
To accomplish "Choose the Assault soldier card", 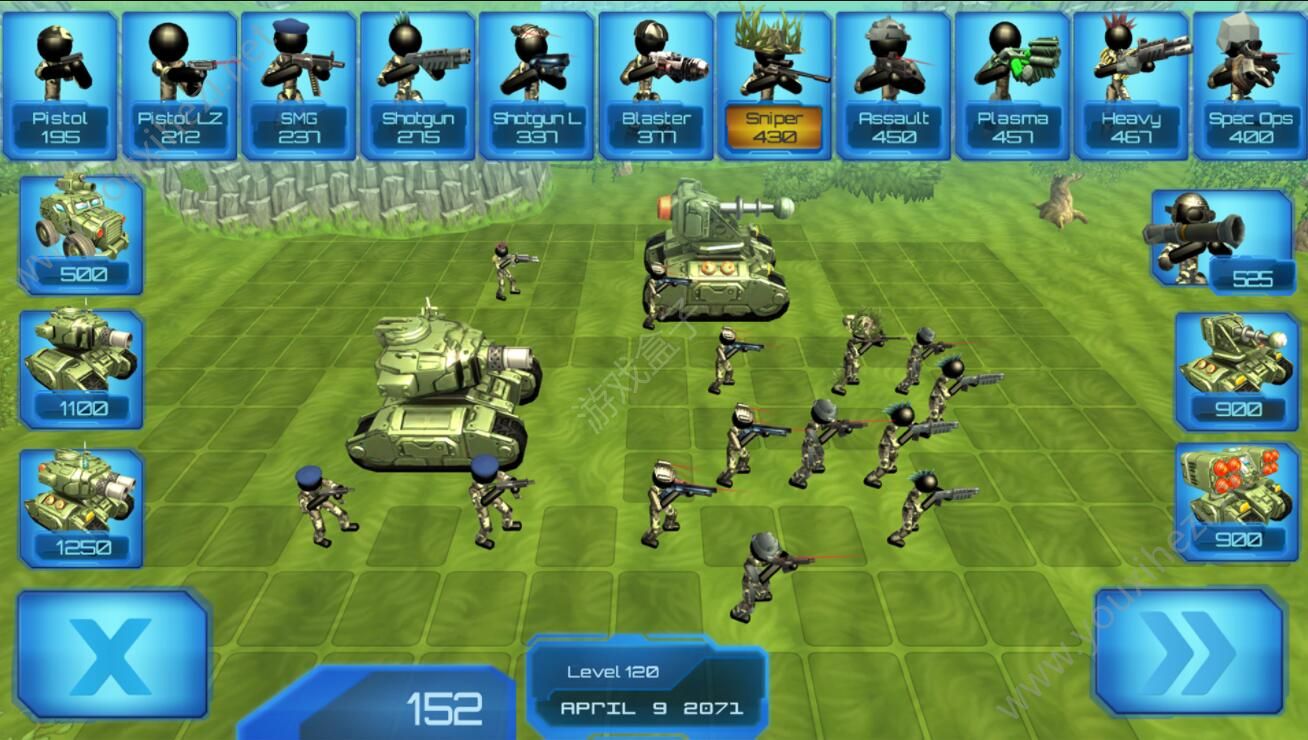I will click(893, 86).
